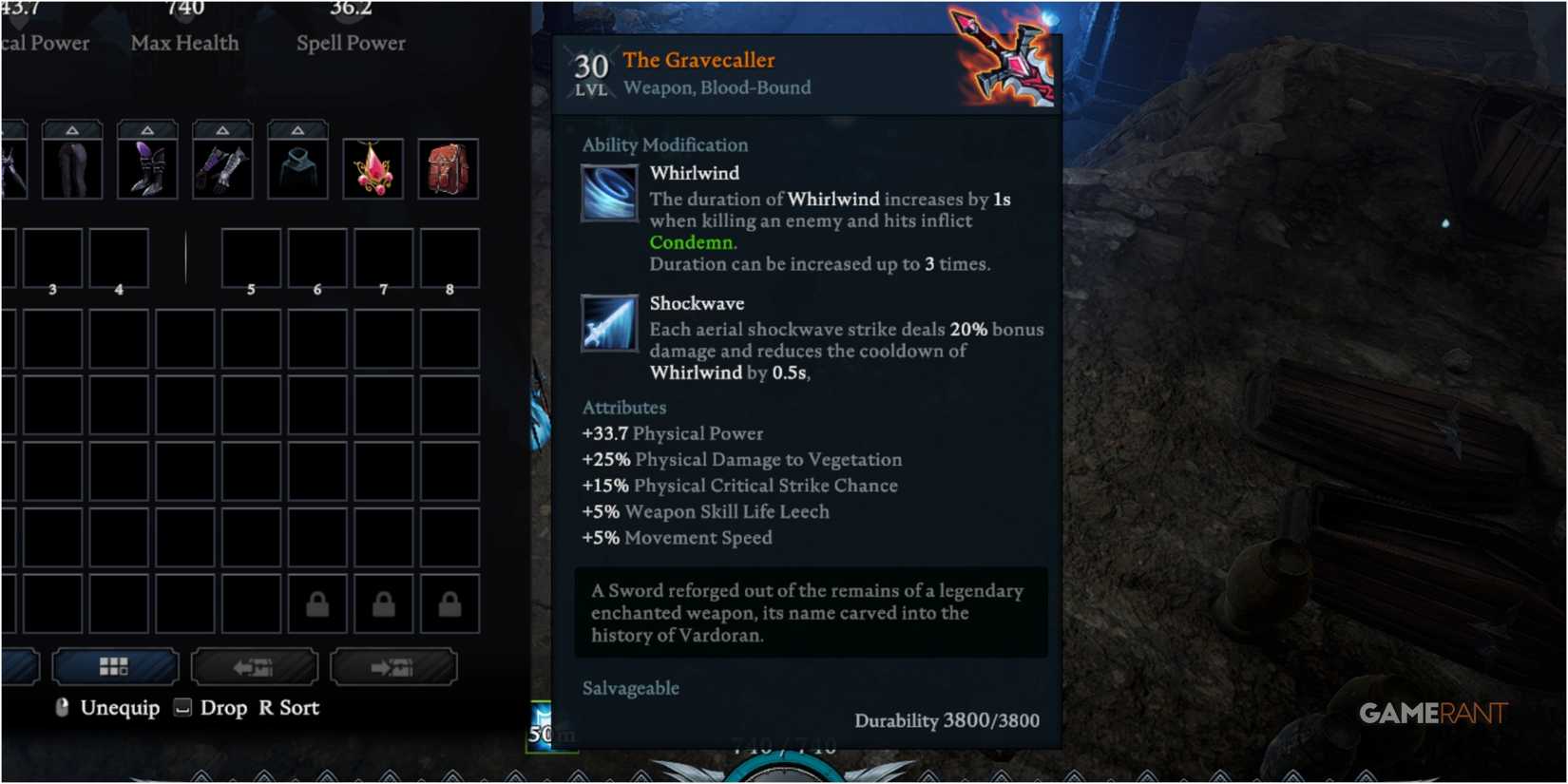Expand the upgrade arrow above the cloak slot
This screenshot has height=784, width=1568.
pyautogui.click(x=297, y=128)
